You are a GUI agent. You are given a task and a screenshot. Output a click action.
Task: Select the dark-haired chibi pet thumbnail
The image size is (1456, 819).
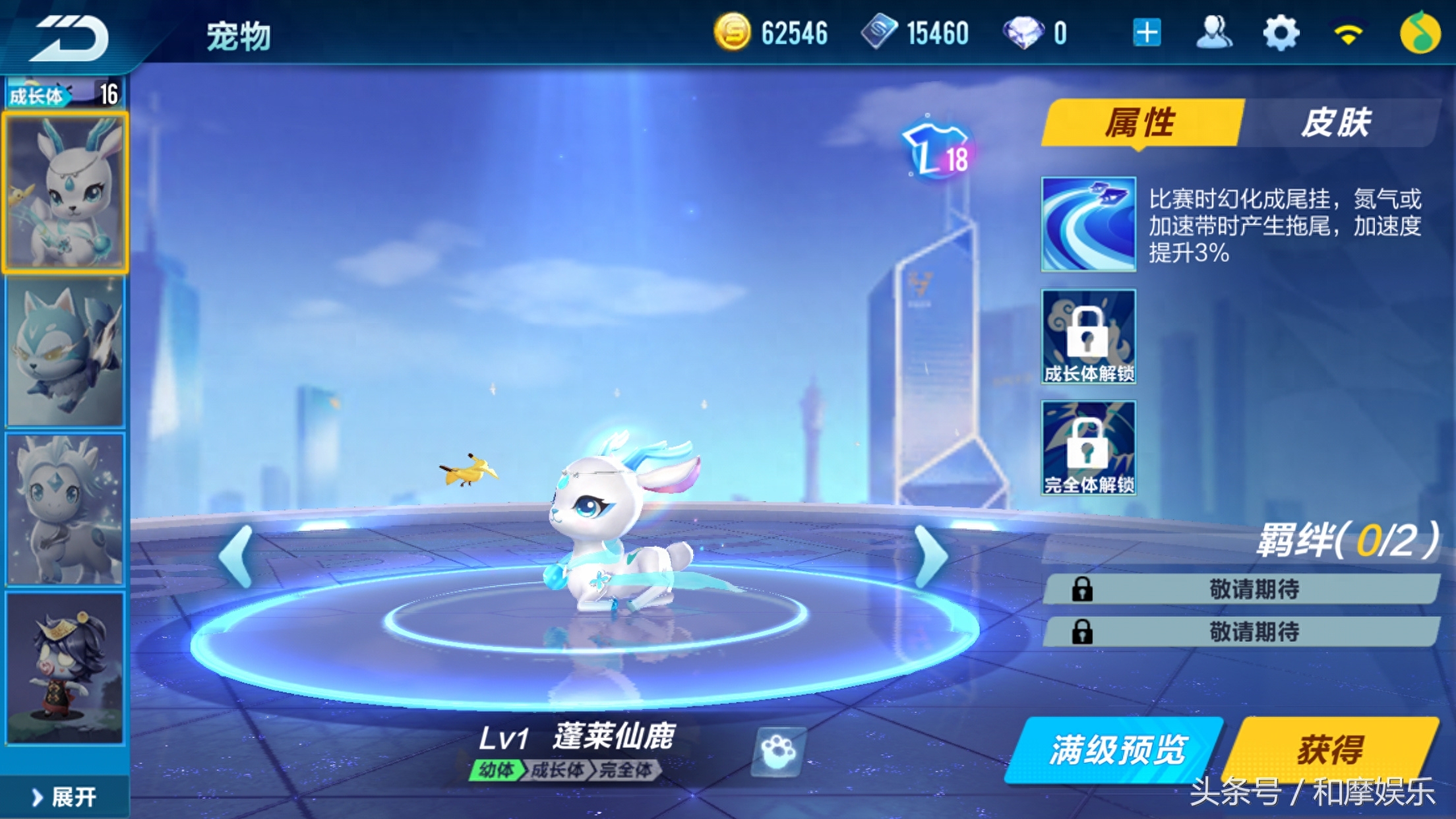(65, 667)
